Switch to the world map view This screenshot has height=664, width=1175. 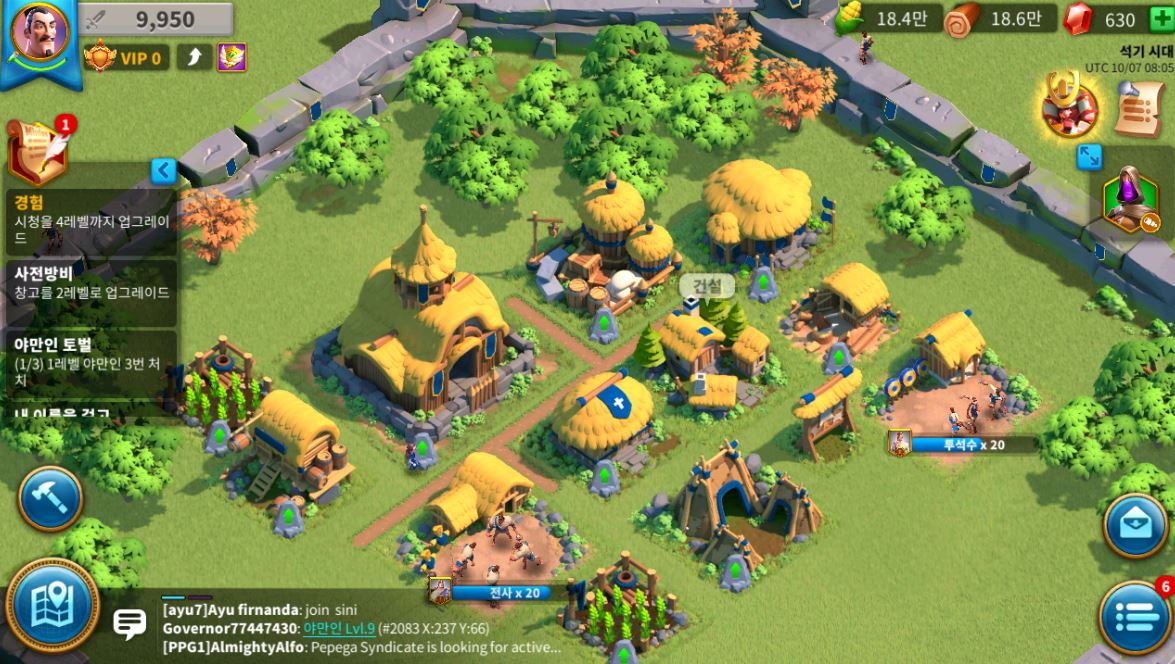[x=52, y=604]
